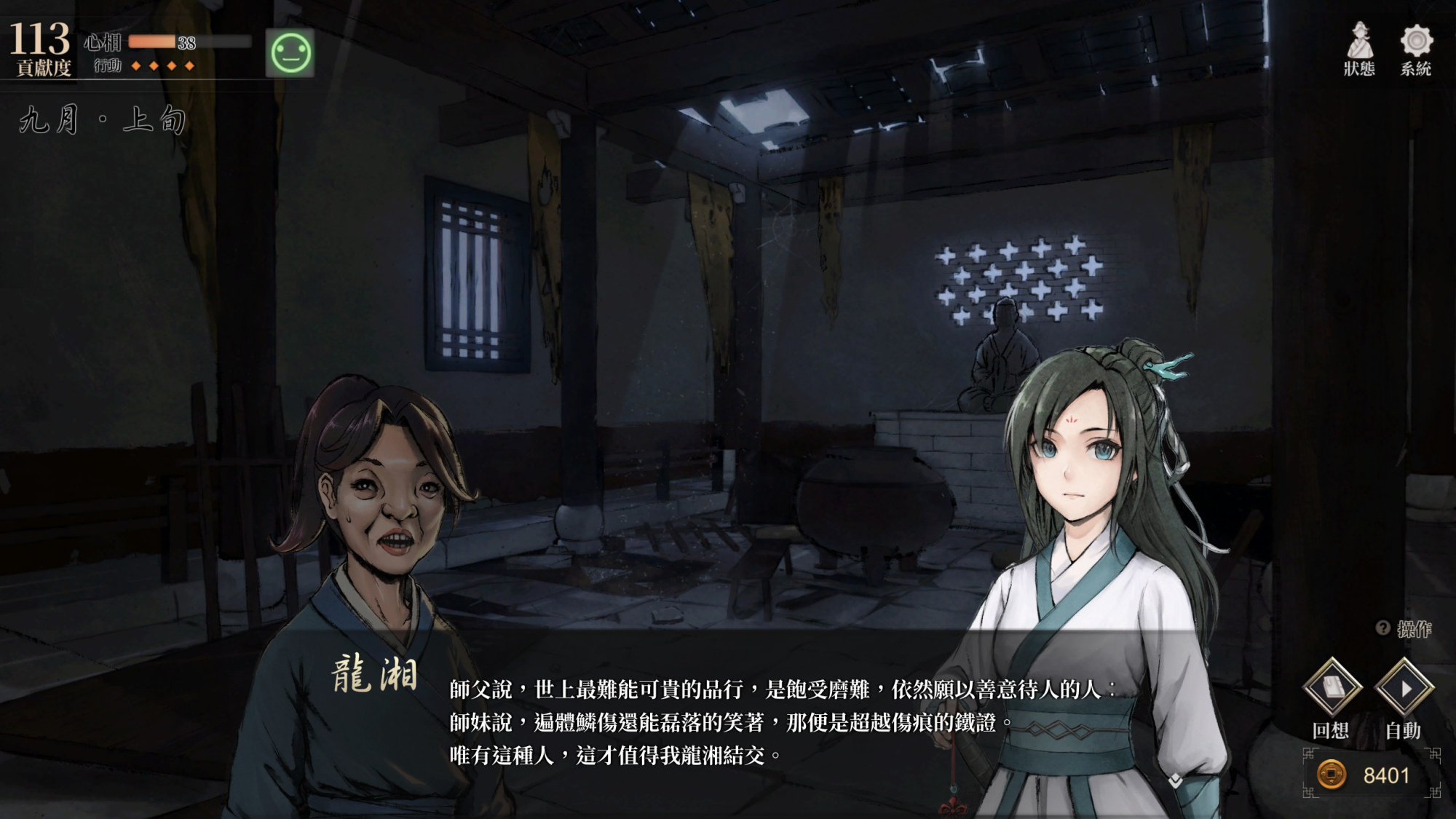Open the 系統 system menu

pos(1415,48)
